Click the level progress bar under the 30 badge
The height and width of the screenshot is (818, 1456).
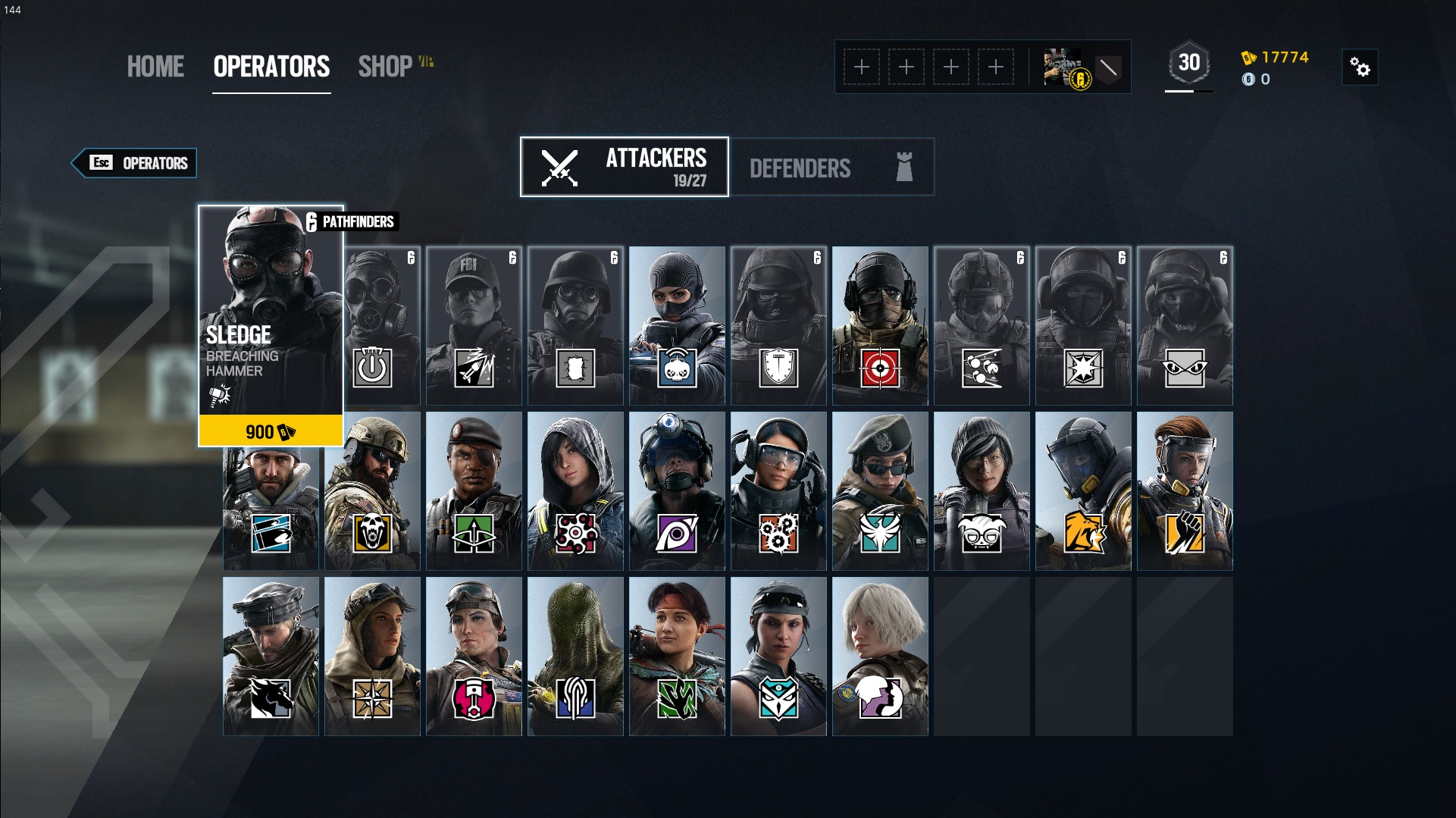[1189, 92]
